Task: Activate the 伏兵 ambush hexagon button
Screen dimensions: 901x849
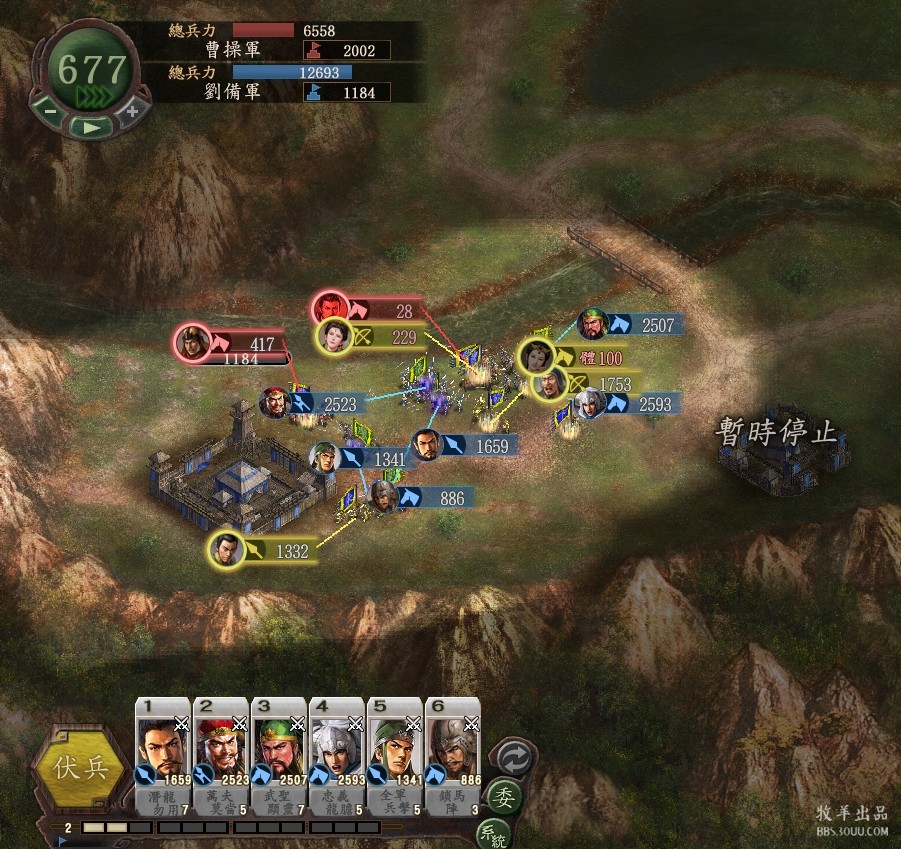Action: tap(79, 769)
